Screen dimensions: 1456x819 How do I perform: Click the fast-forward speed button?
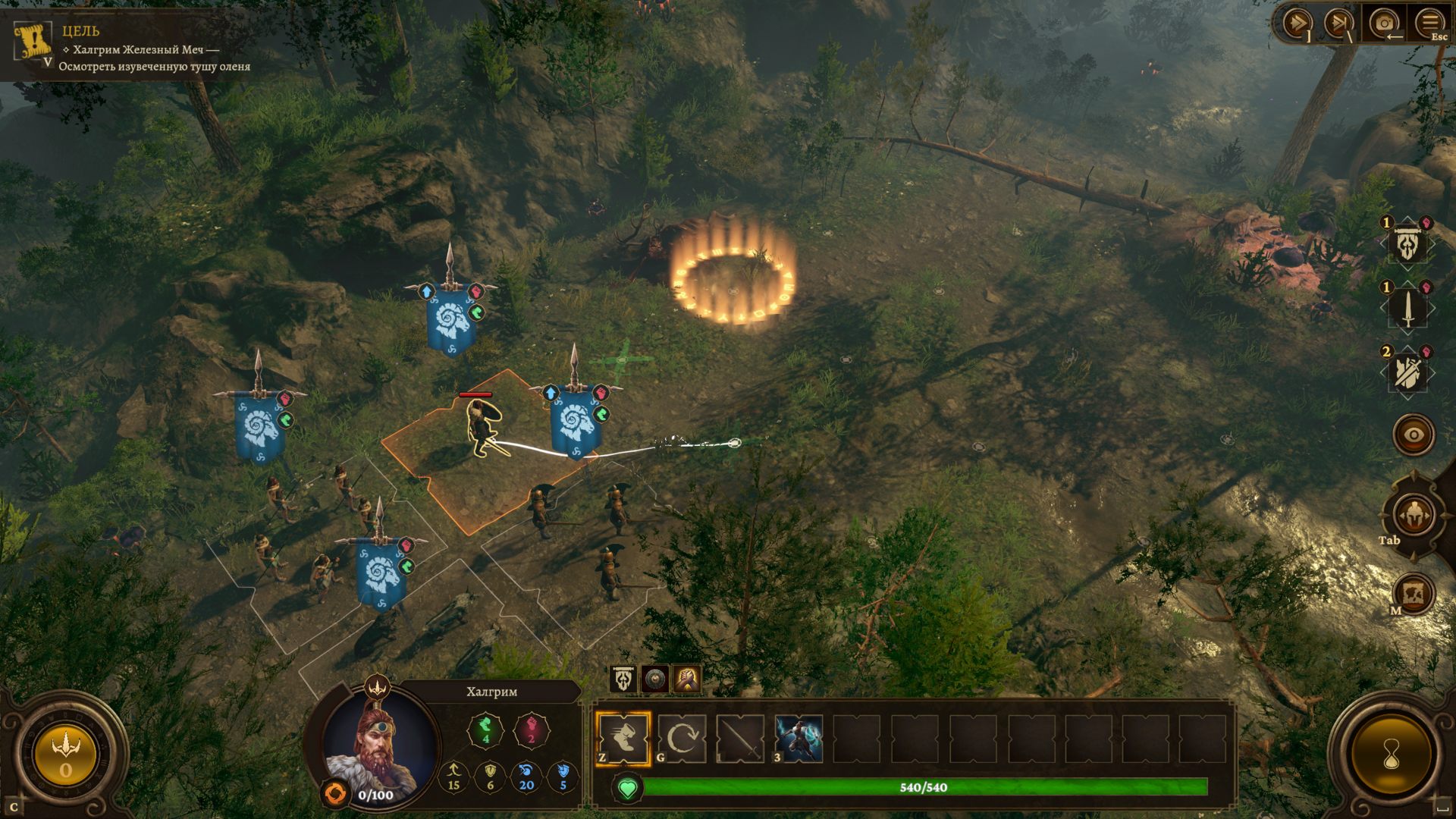tap(1296, 23)
